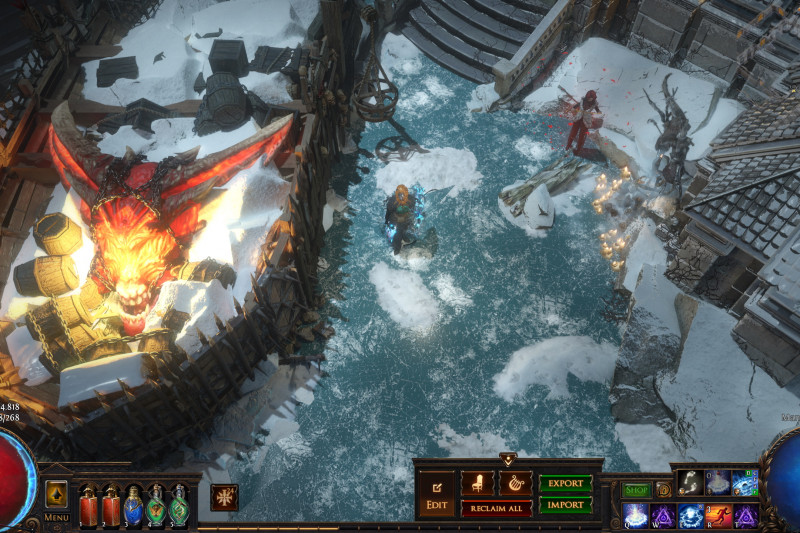Use the last green utility flask
Image resolution: width=800 pixels, height=533 pixels.
pyautogui.click(x=179, y=506)
